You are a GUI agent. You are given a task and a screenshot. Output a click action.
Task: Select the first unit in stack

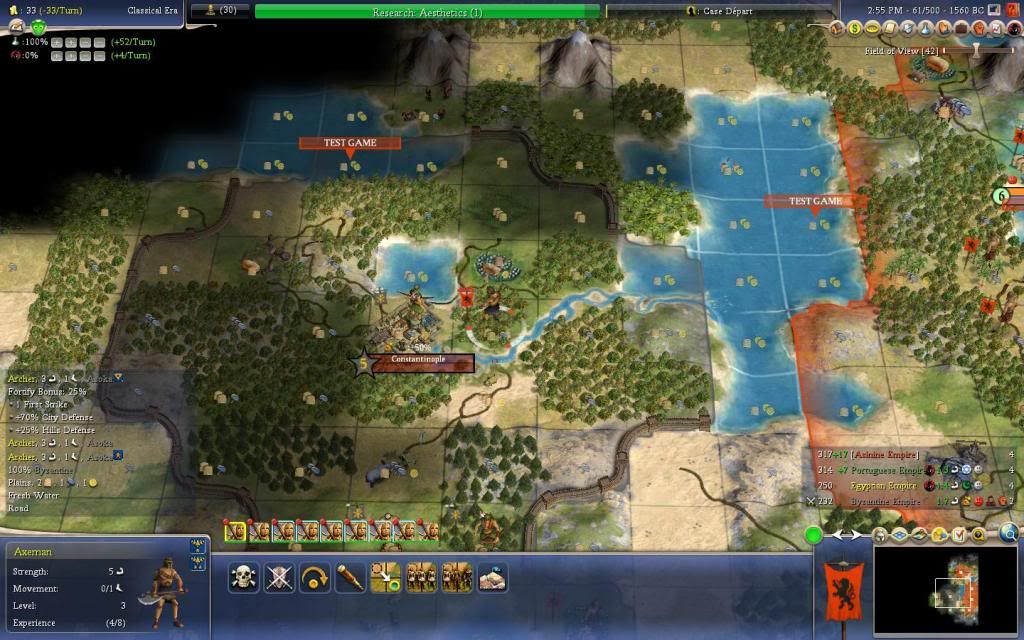(x=236, y=532)
